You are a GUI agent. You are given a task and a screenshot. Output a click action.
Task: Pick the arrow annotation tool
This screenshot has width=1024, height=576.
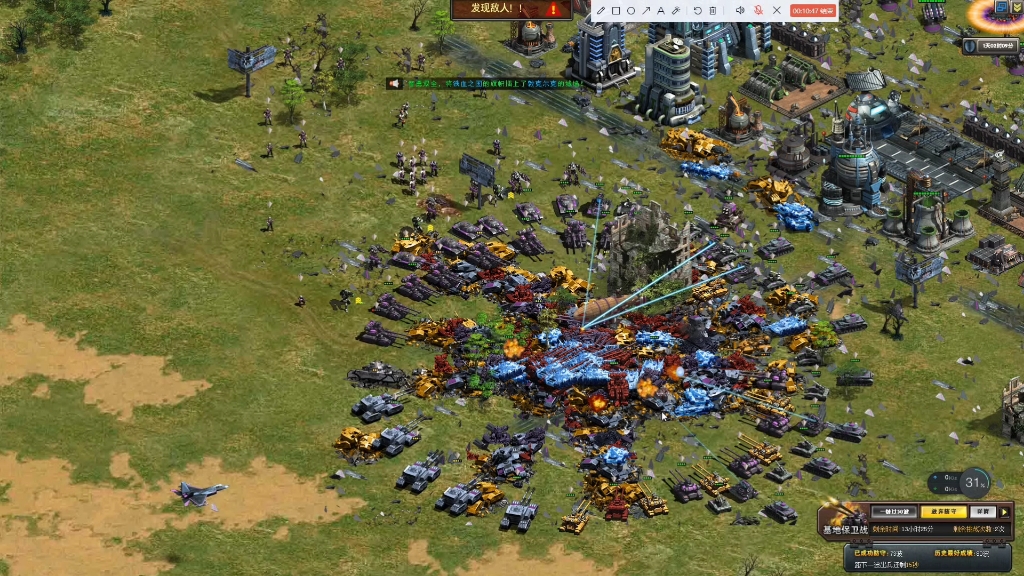coord(646,11)
